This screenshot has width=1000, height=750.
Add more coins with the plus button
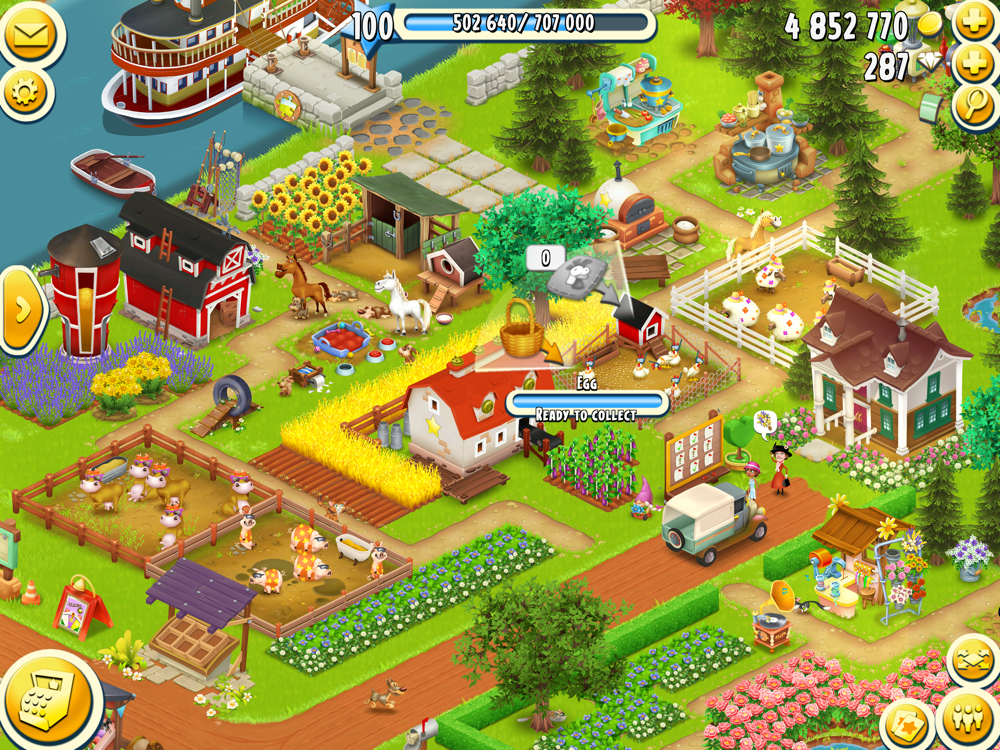click(x=974, y=22)
